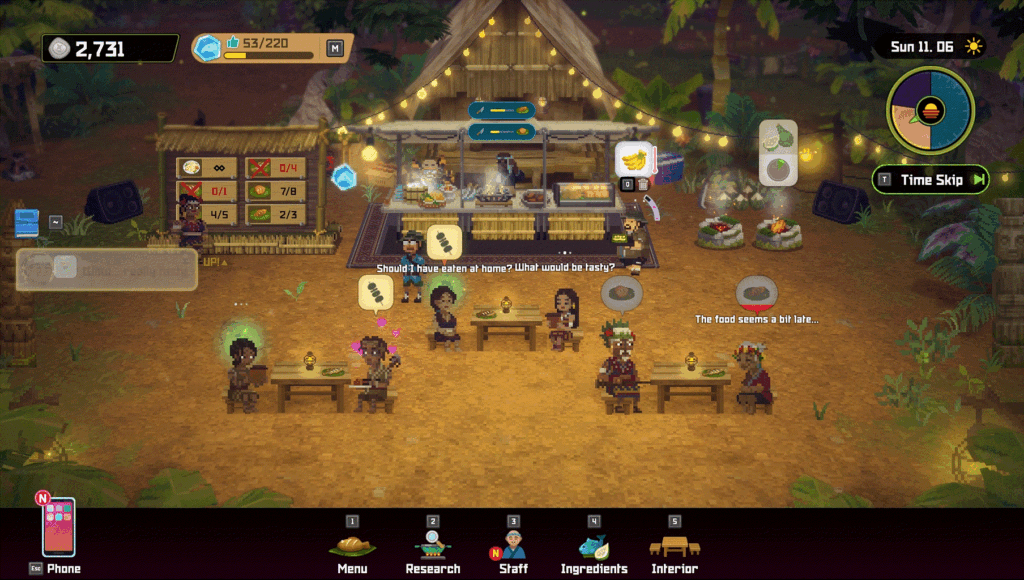Open the Menu panel with the sushi plate
The image size is (1024, 580).
(x=352, y=546)
